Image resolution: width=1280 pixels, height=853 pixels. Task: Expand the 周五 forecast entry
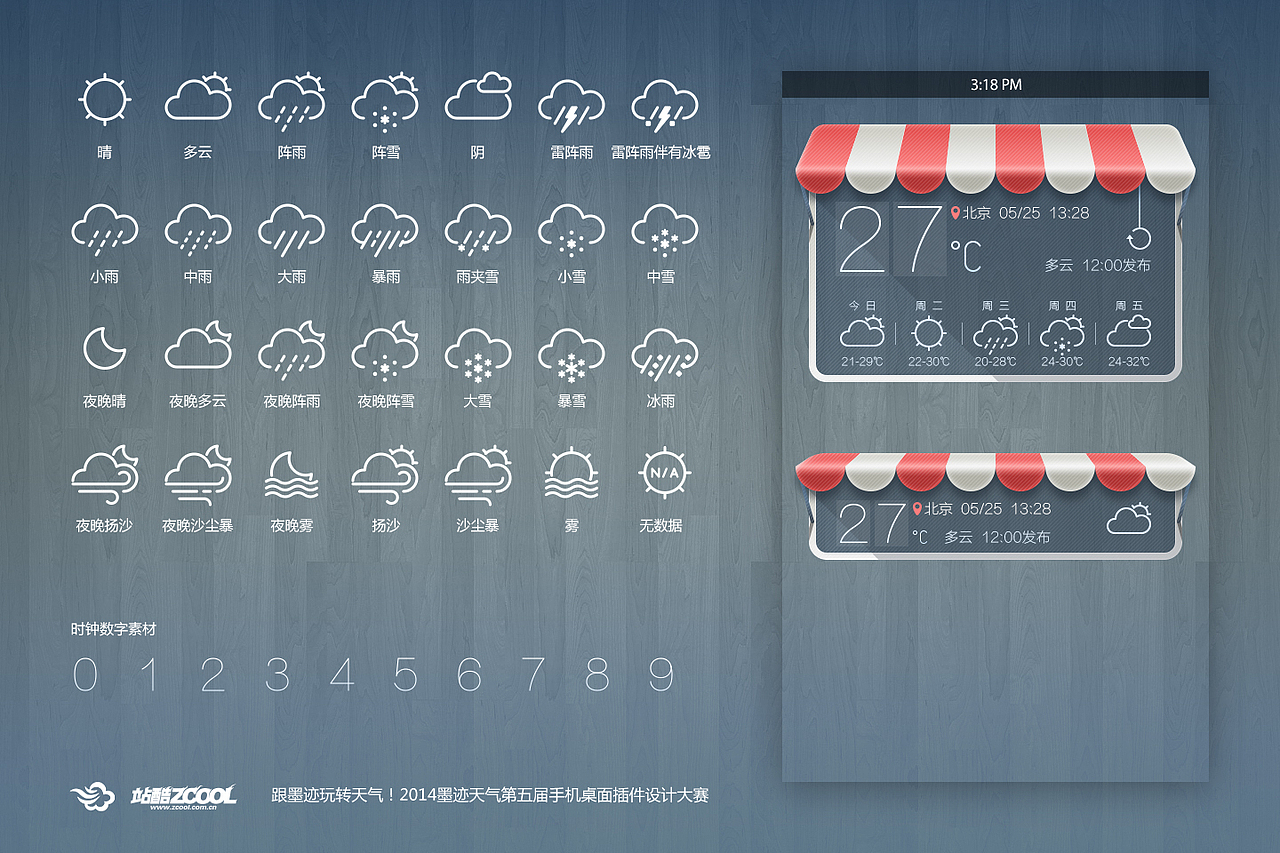click(1130, 330)
